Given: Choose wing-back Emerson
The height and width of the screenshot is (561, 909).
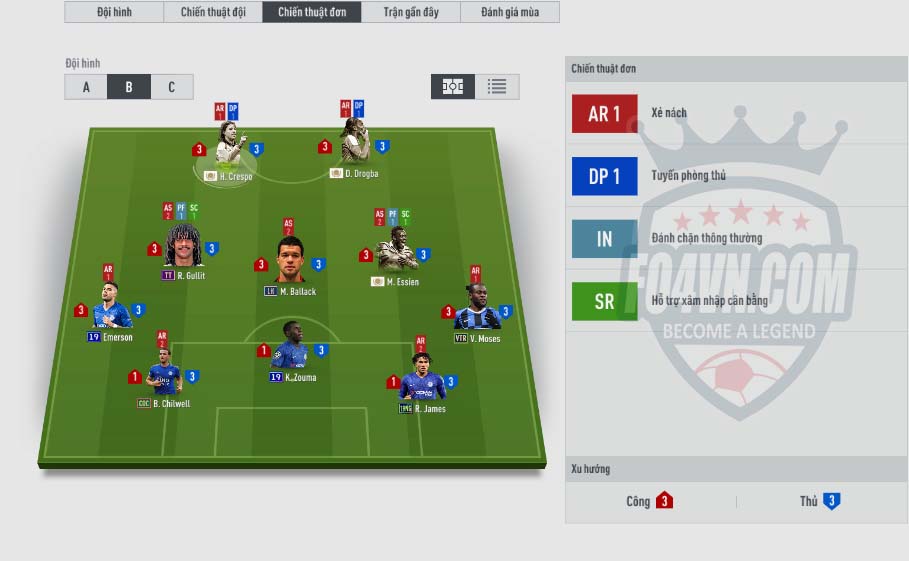Looking at the screenshot, I should point(111,308).
